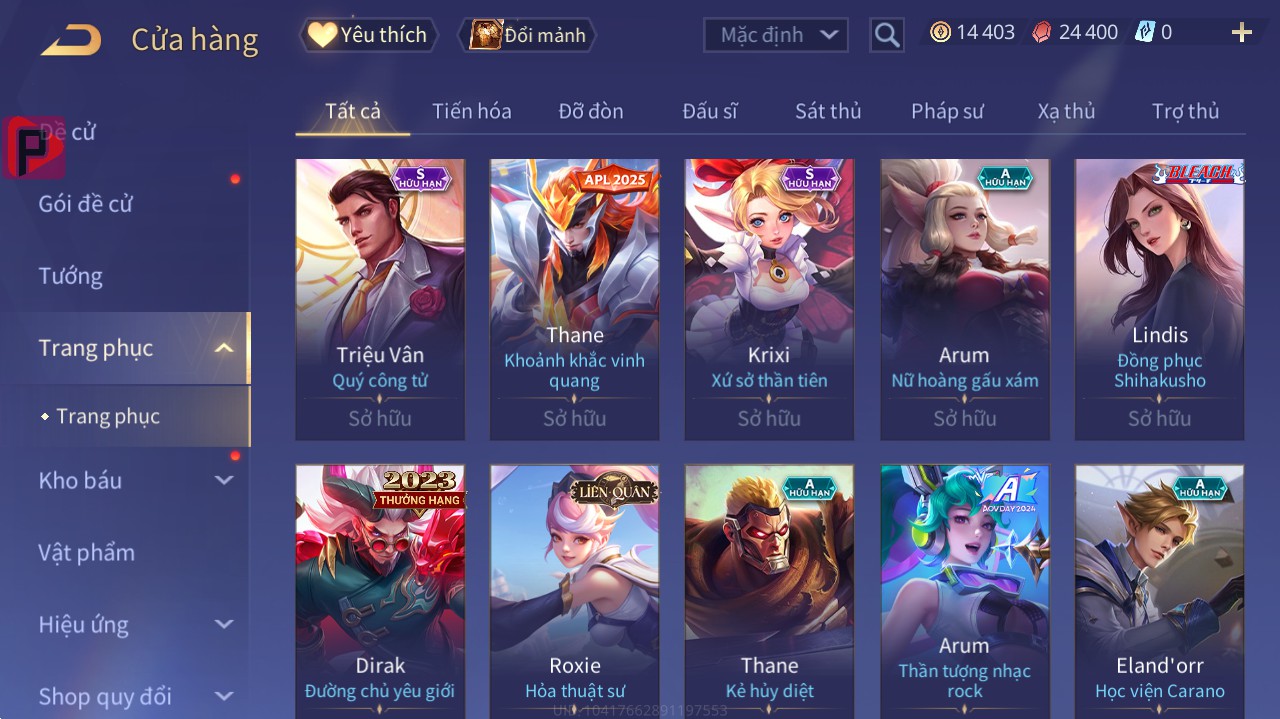Collapse the Trang phục sidebar section
Screen dimensions: 1280x719
pyautogui.click(x=224, y=348)
